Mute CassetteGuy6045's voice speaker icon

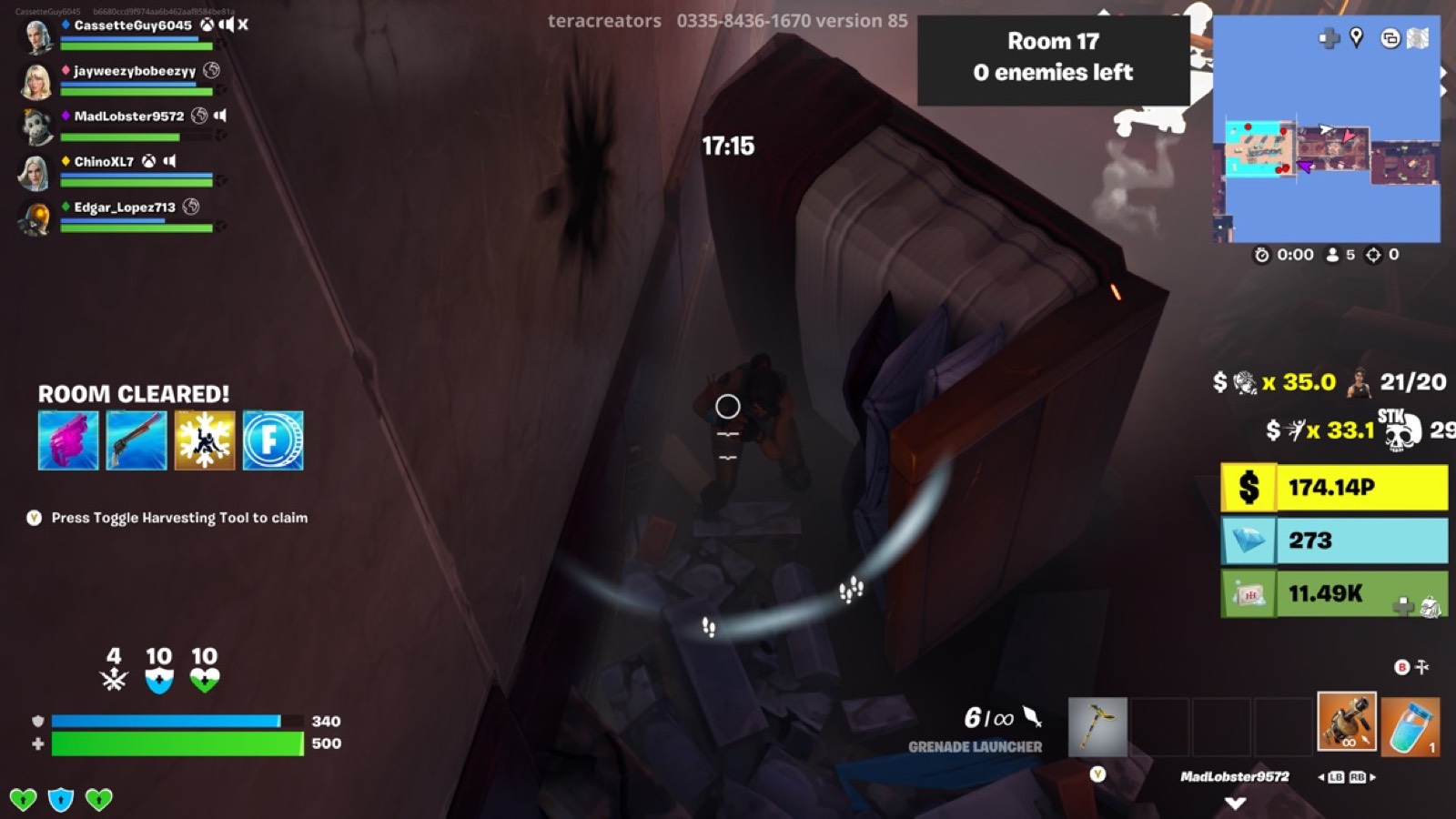click(227, 26)
